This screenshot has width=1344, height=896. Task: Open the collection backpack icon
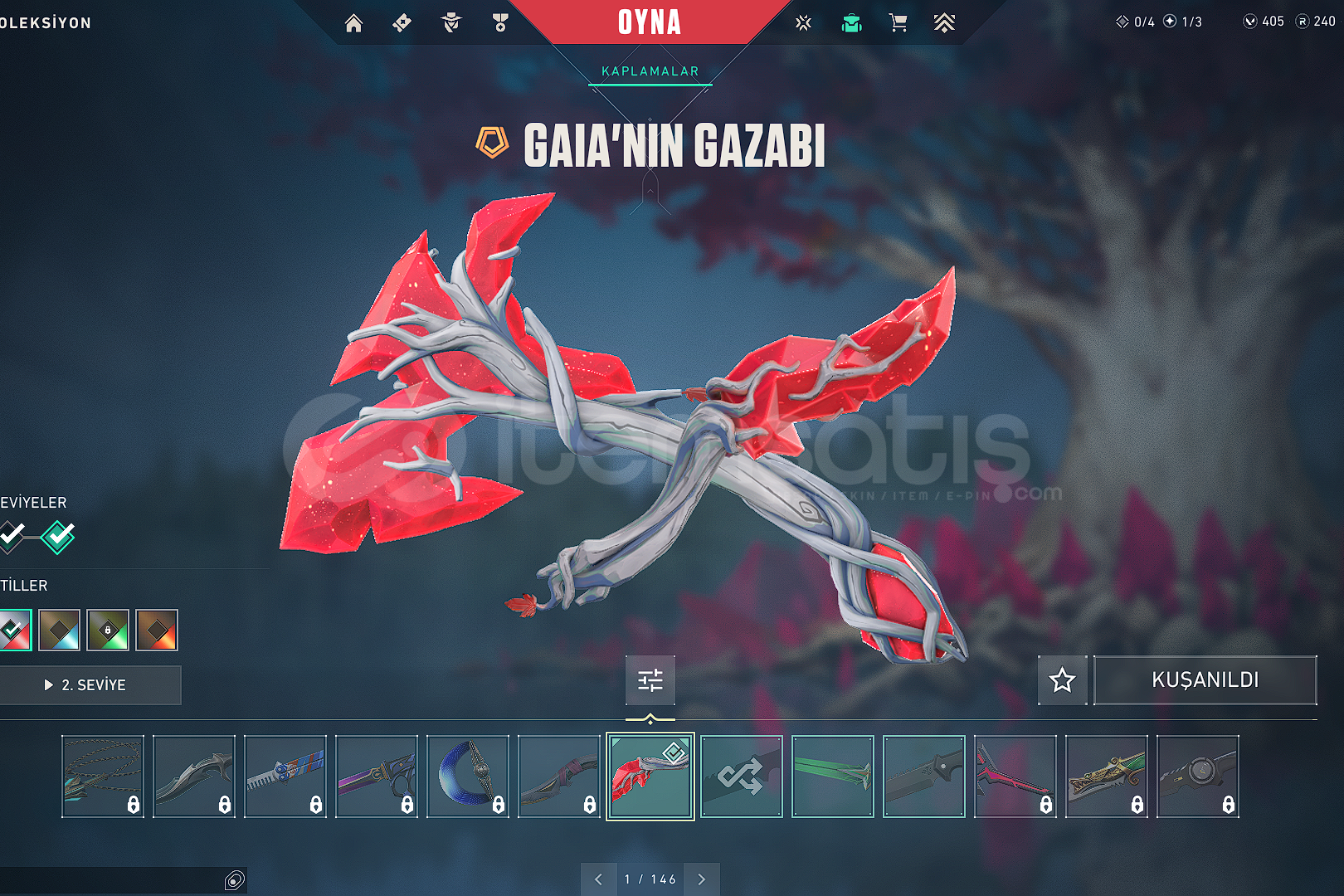(851, 23)
